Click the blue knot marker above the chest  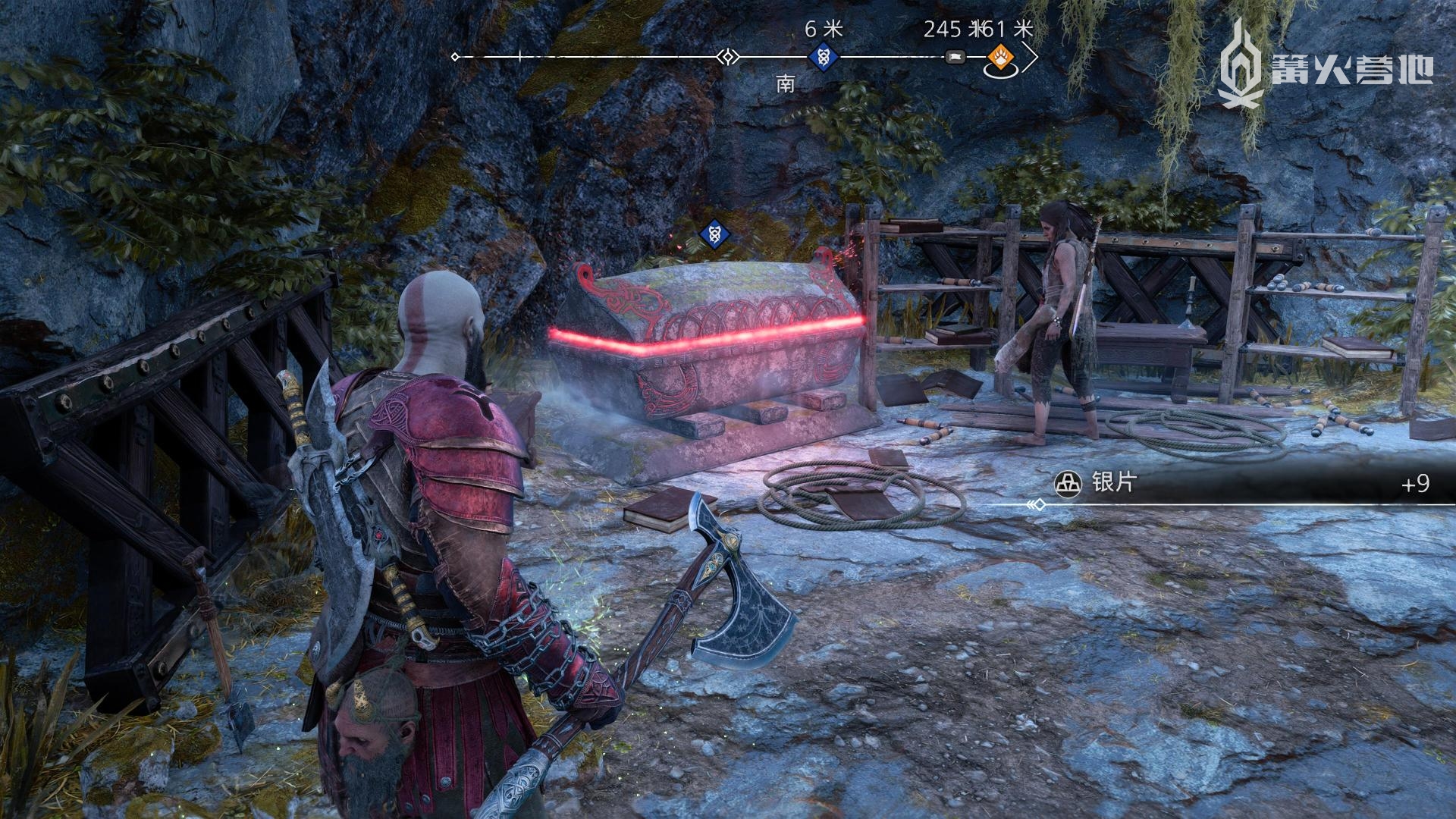pyautogui.click(x=714, y=234)
